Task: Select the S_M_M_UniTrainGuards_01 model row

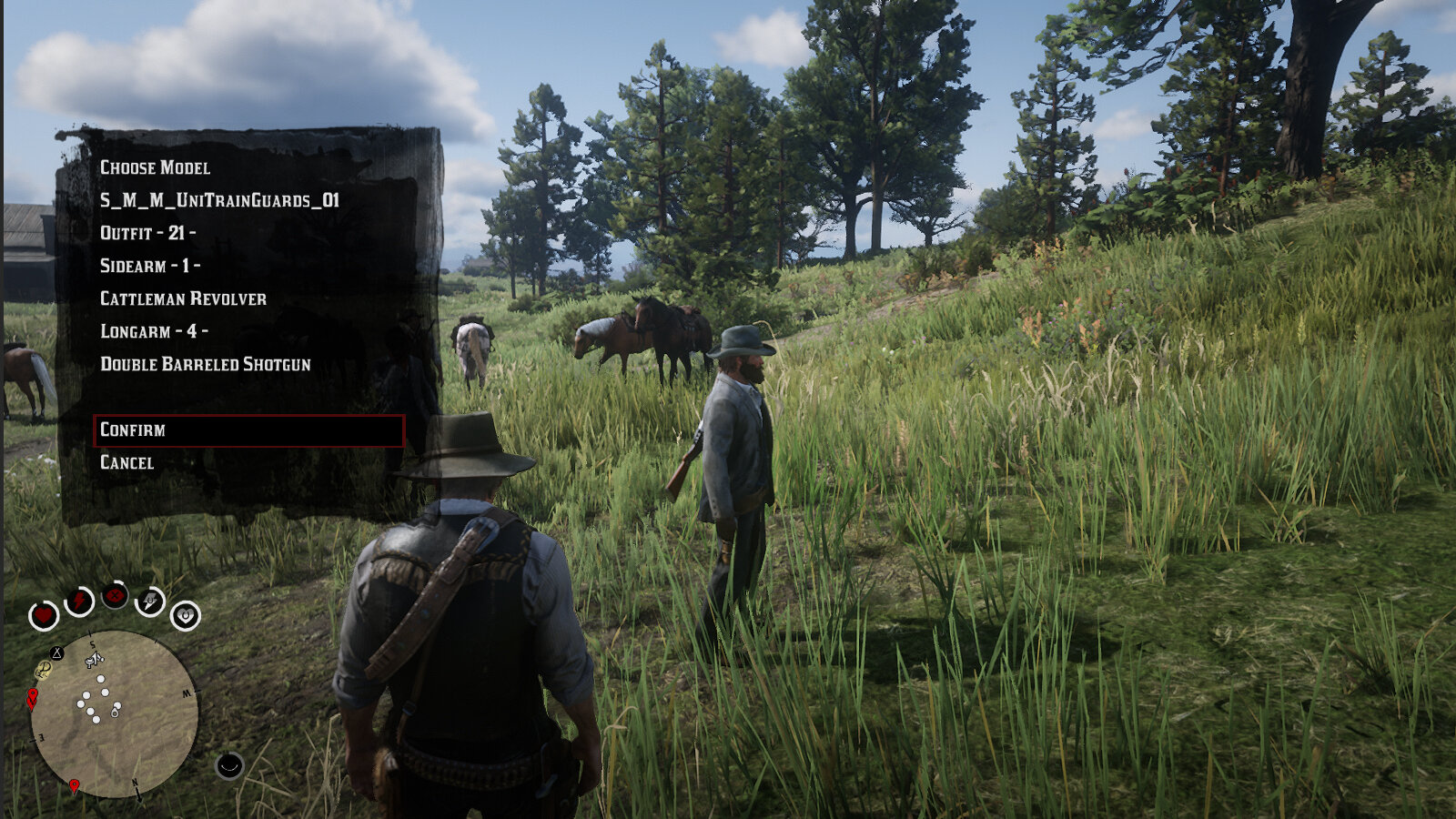Action: coord(219,201)
